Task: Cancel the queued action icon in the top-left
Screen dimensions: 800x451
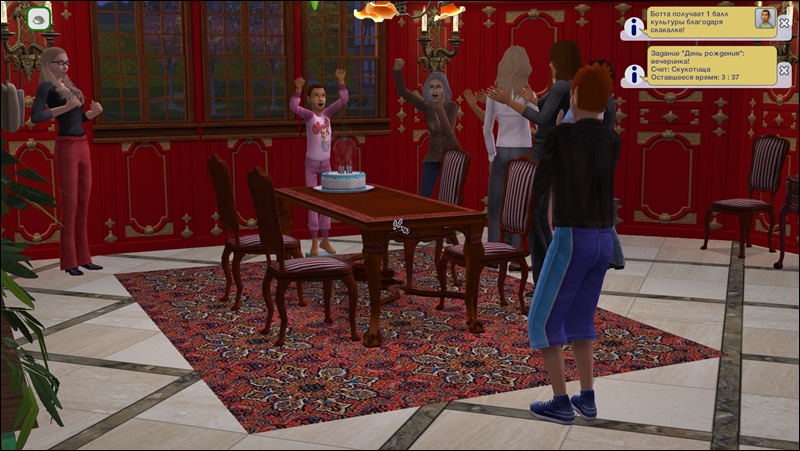Action: coord(38,18)
